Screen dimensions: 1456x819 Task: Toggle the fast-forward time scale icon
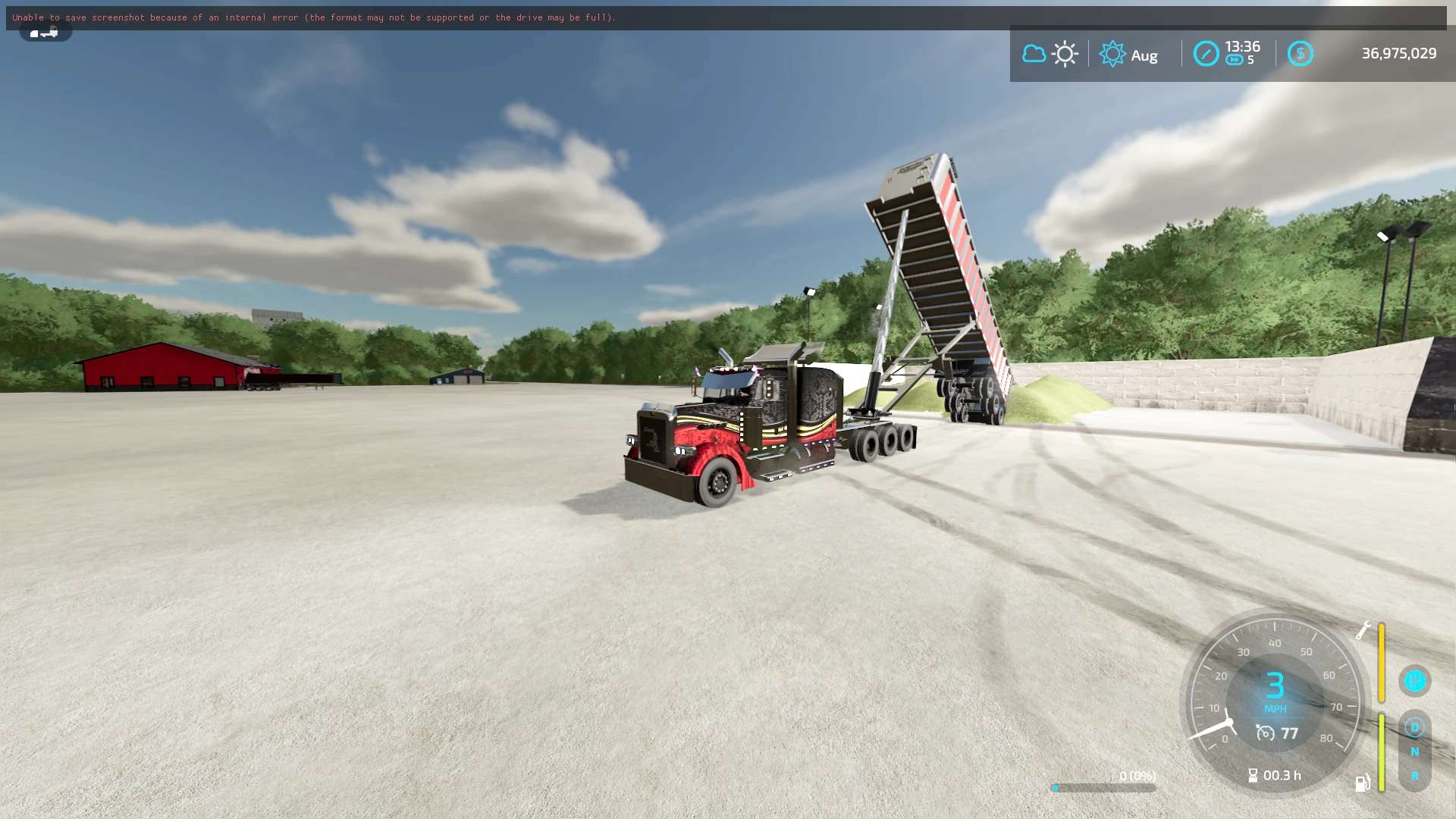(x=1234, y=61)
